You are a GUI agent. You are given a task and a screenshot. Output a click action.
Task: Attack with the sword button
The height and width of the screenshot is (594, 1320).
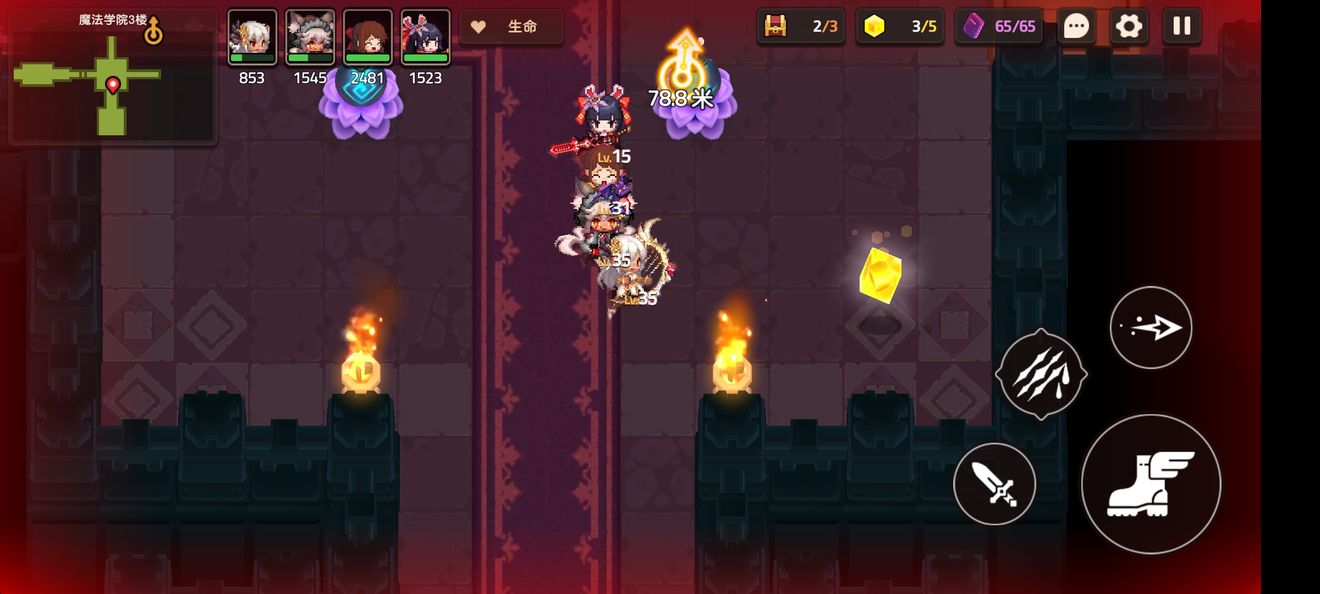click(x=994, y=485)
